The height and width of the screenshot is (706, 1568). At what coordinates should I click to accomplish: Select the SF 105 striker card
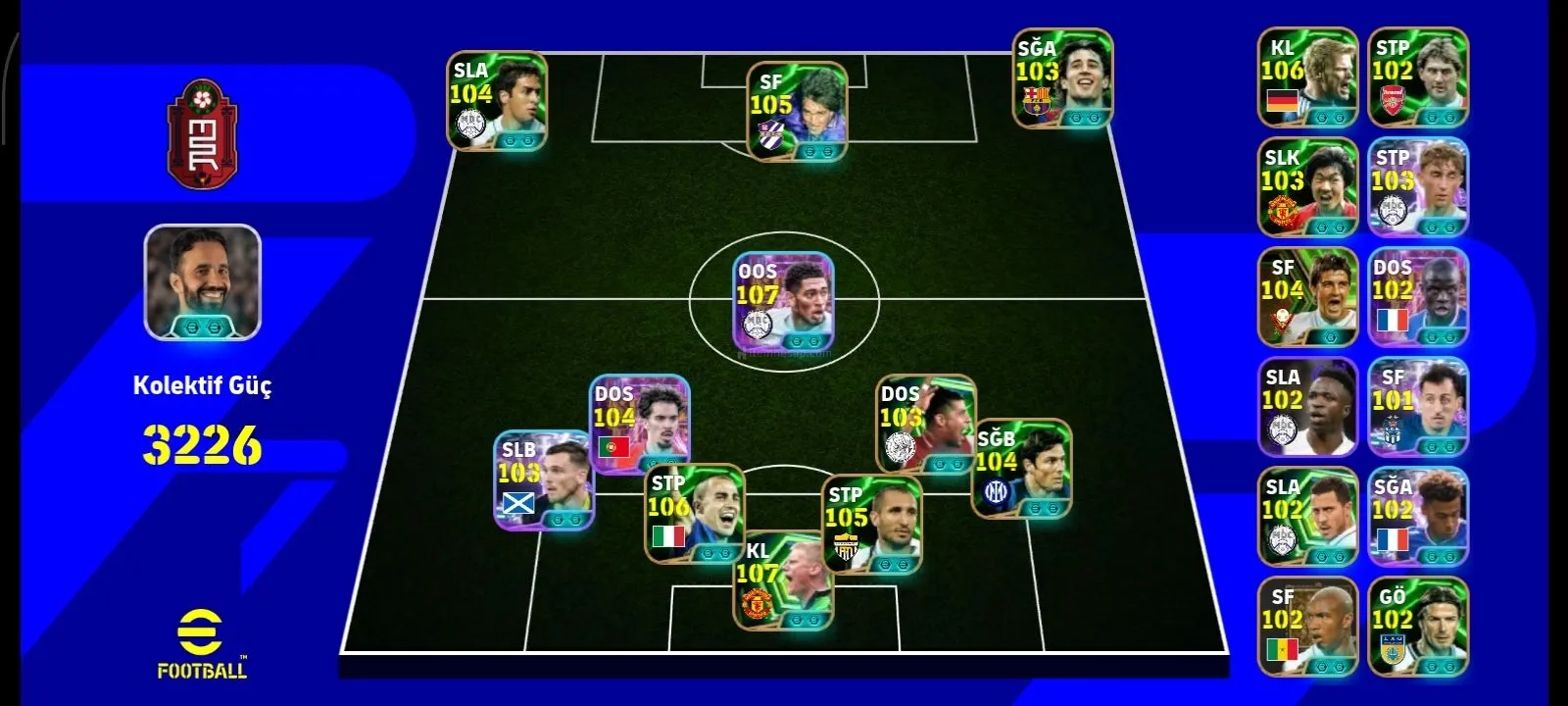pyautogui.click(x=797, y=111)
